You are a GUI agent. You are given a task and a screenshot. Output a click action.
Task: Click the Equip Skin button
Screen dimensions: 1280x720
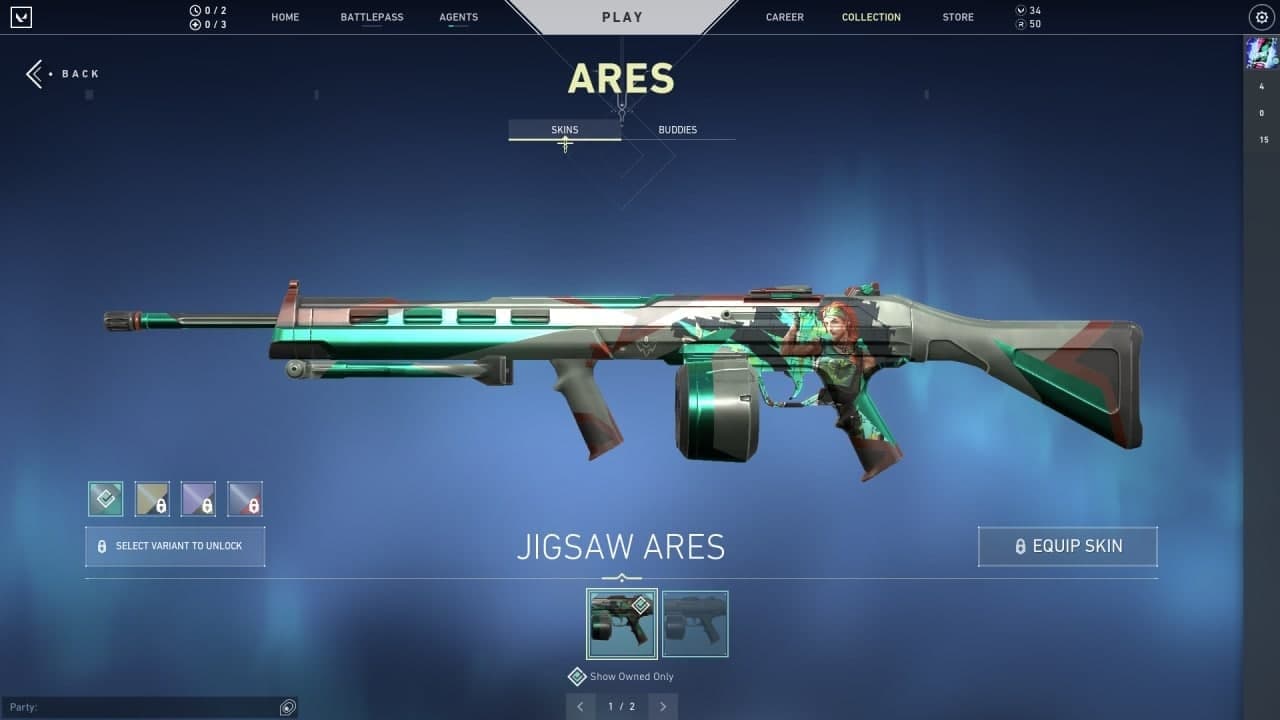1067,547
